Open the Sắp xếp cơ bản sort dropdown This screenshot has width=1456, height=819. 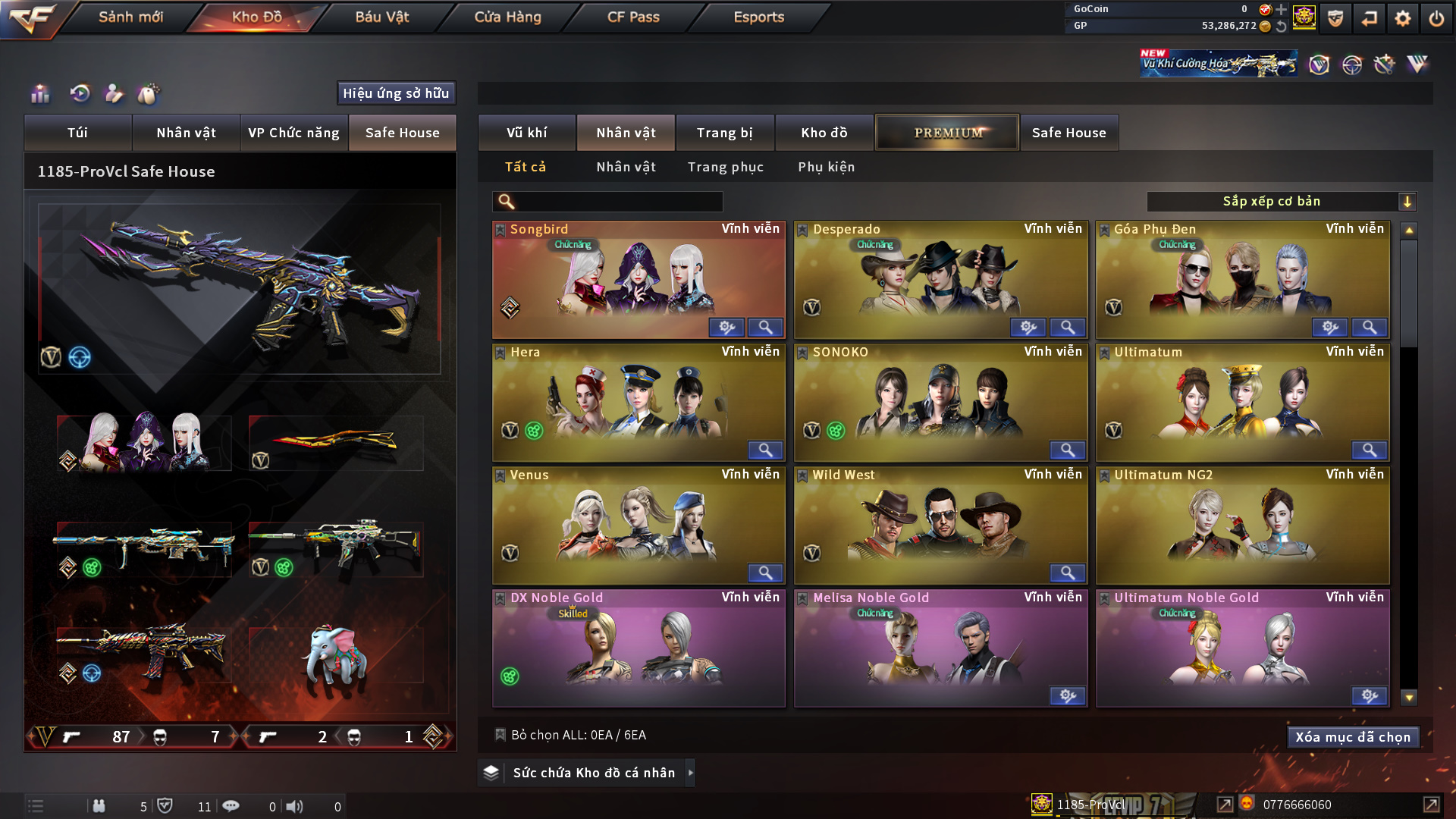point(1281,202)
